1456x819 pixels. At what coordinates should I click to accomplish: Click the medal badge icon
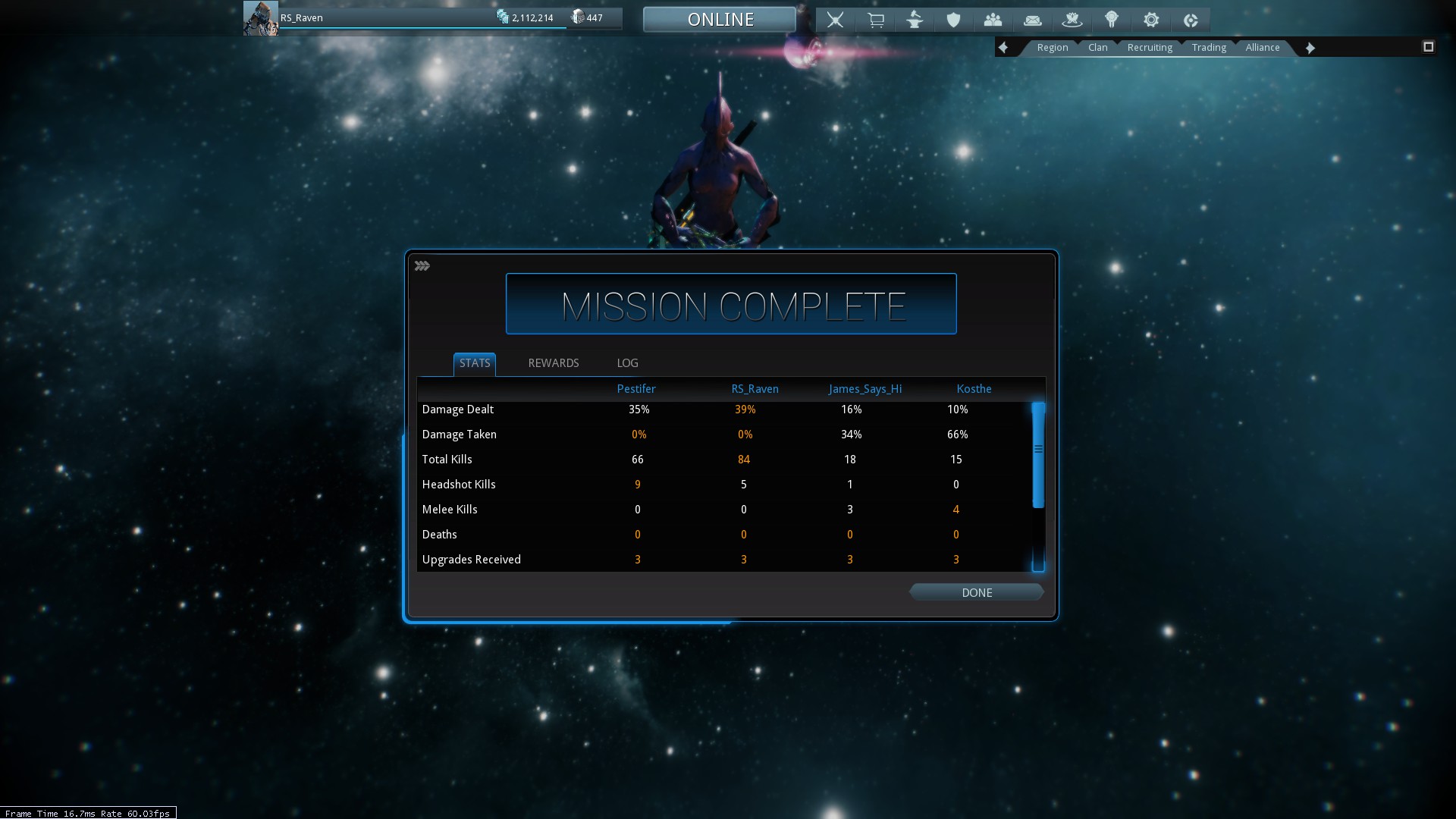(x=1111, y=20)
